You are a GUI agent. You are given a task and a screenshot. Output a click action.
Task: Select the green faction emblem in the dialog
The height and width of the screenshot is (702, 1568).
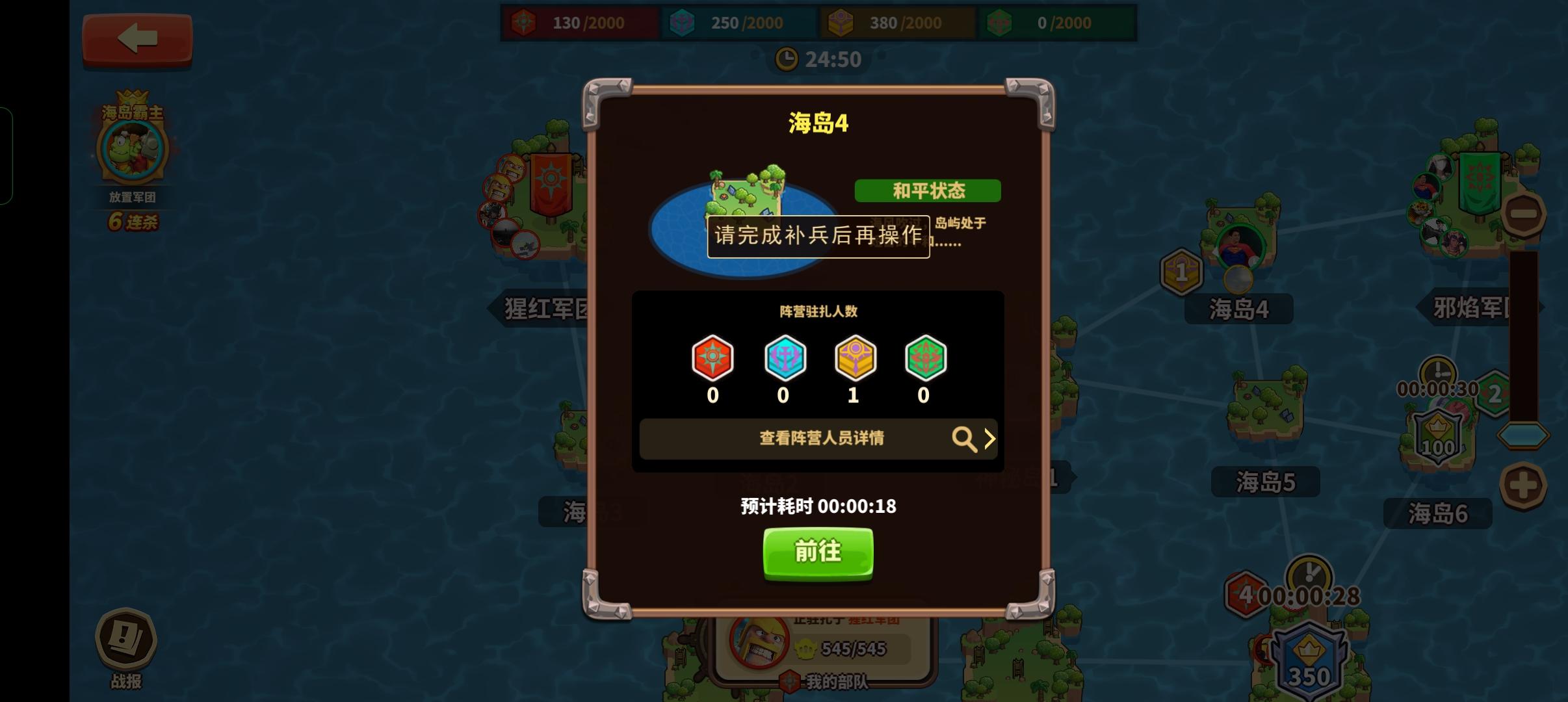click(x=926, y=357)
